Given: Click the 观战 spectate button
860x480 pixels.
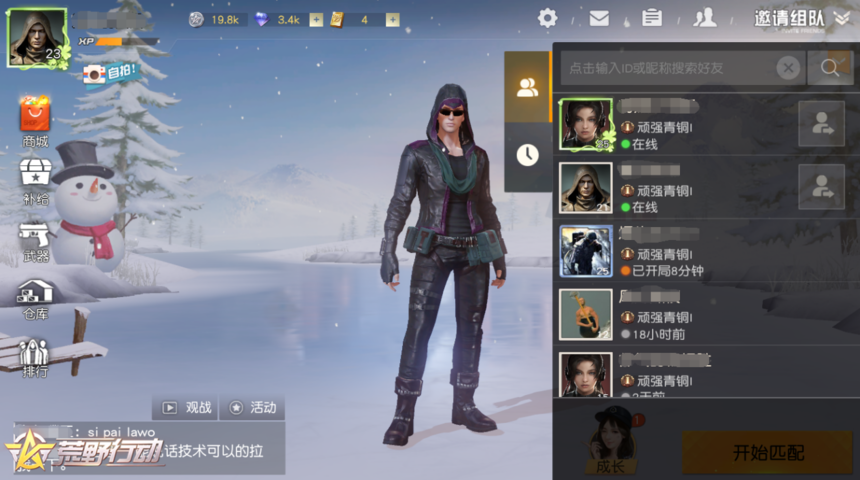Looking at the screenshot, I should pyautogui.click(x=185, y=407).
